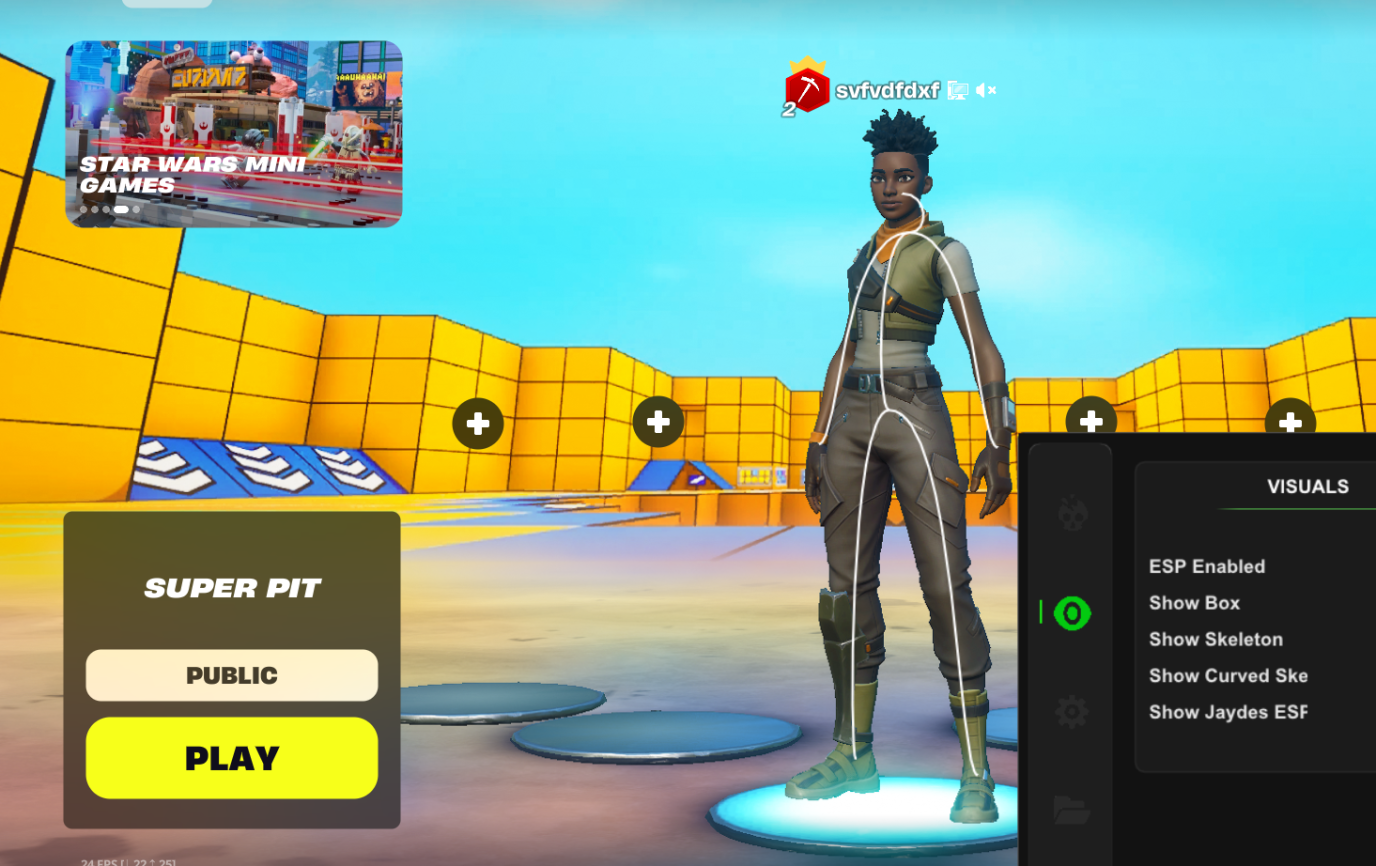The height and width of the screenshot is (866, 1376).
Task: Change the PUBLIC party privacy setting
Action: click(x=231, y=676)
